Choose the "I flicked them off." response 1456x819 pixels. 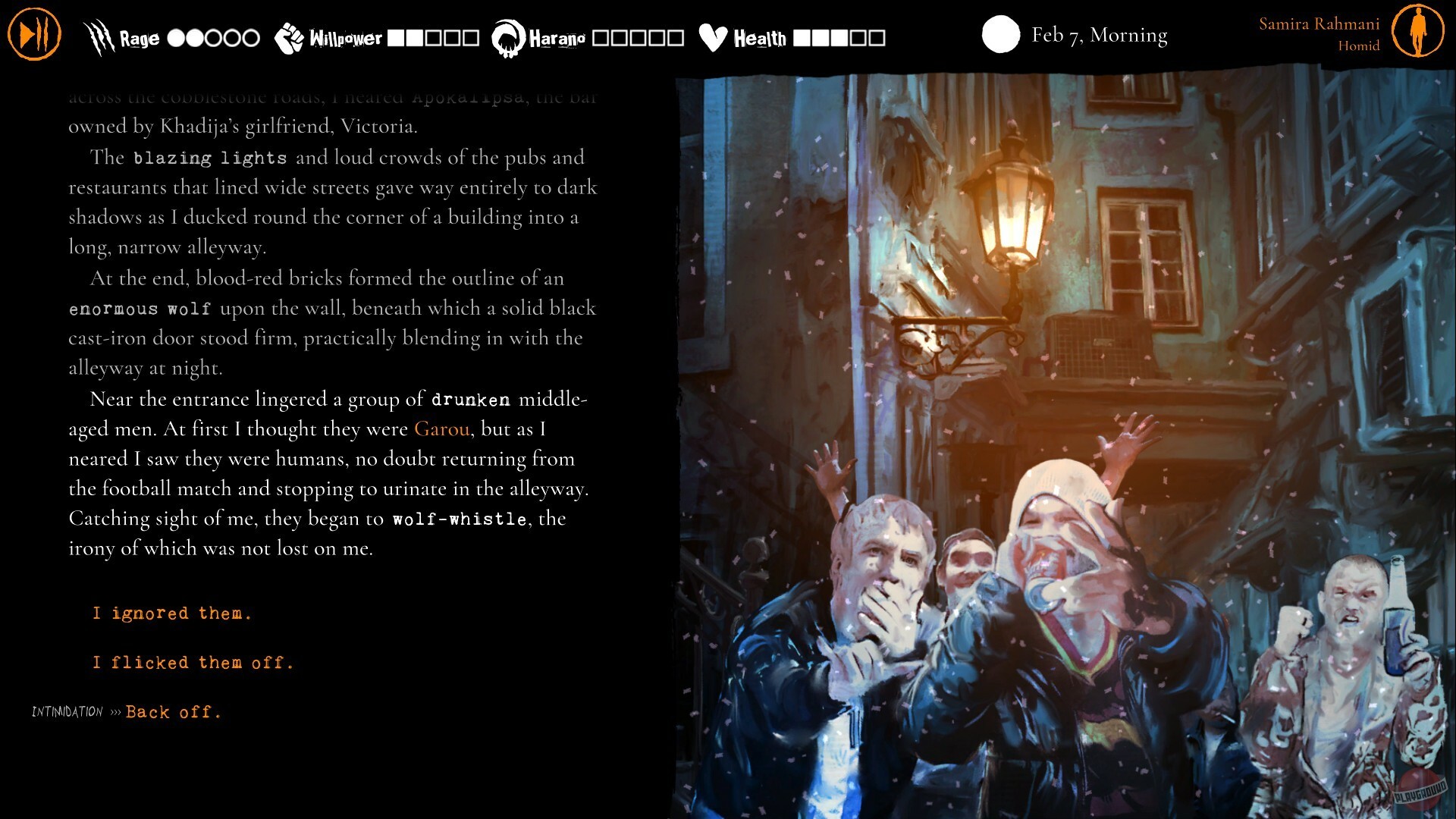coord(193,662)
